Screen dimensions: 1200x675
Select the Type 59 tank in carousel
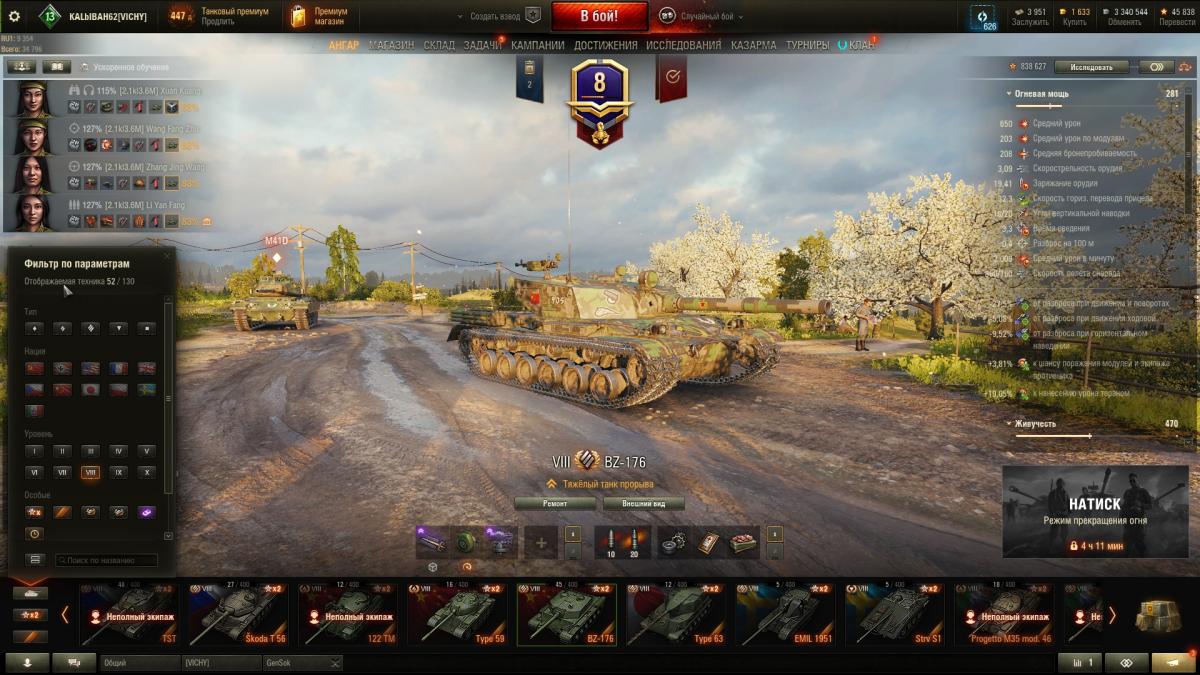tap(459, 614)
